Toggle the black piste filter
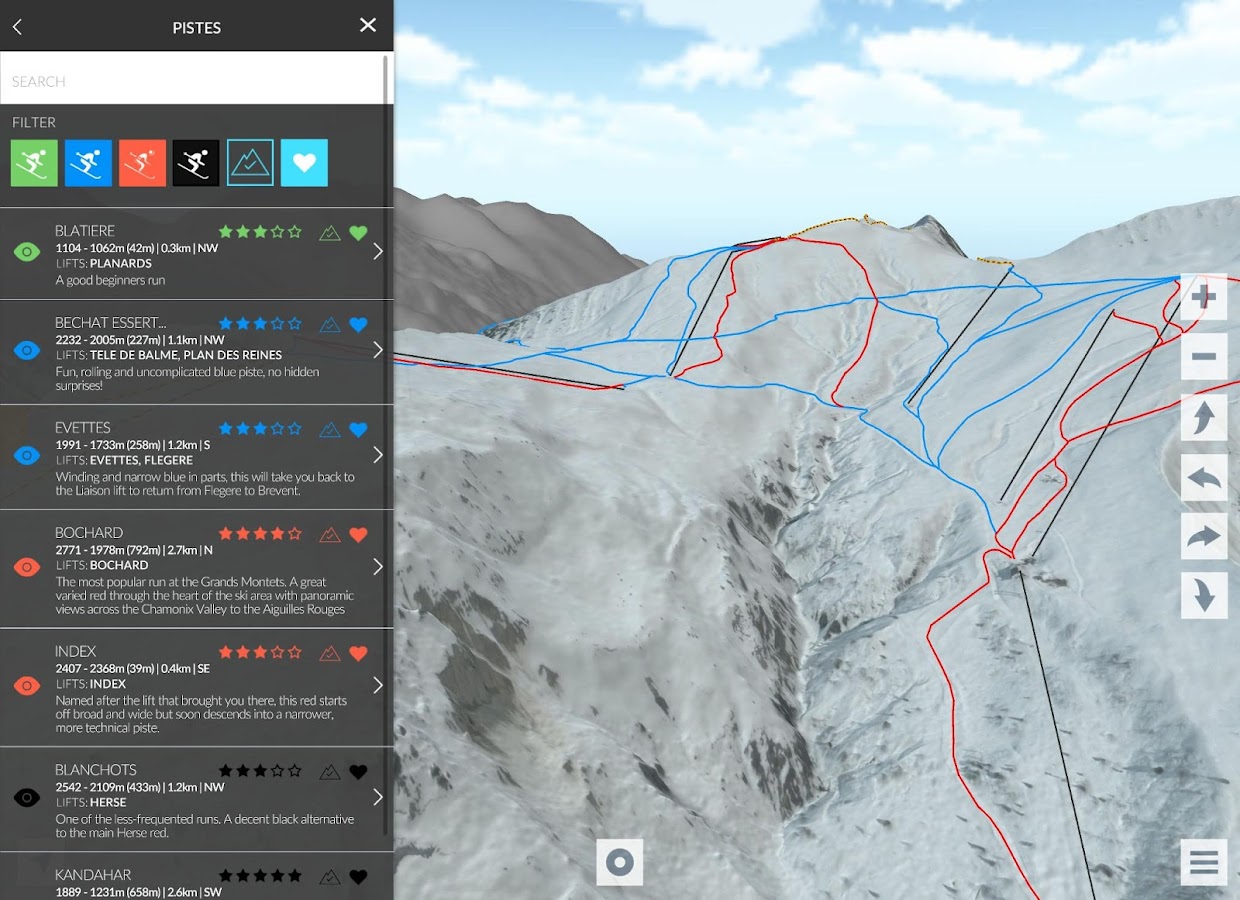 pyautogui.click(x=196, y=162)
